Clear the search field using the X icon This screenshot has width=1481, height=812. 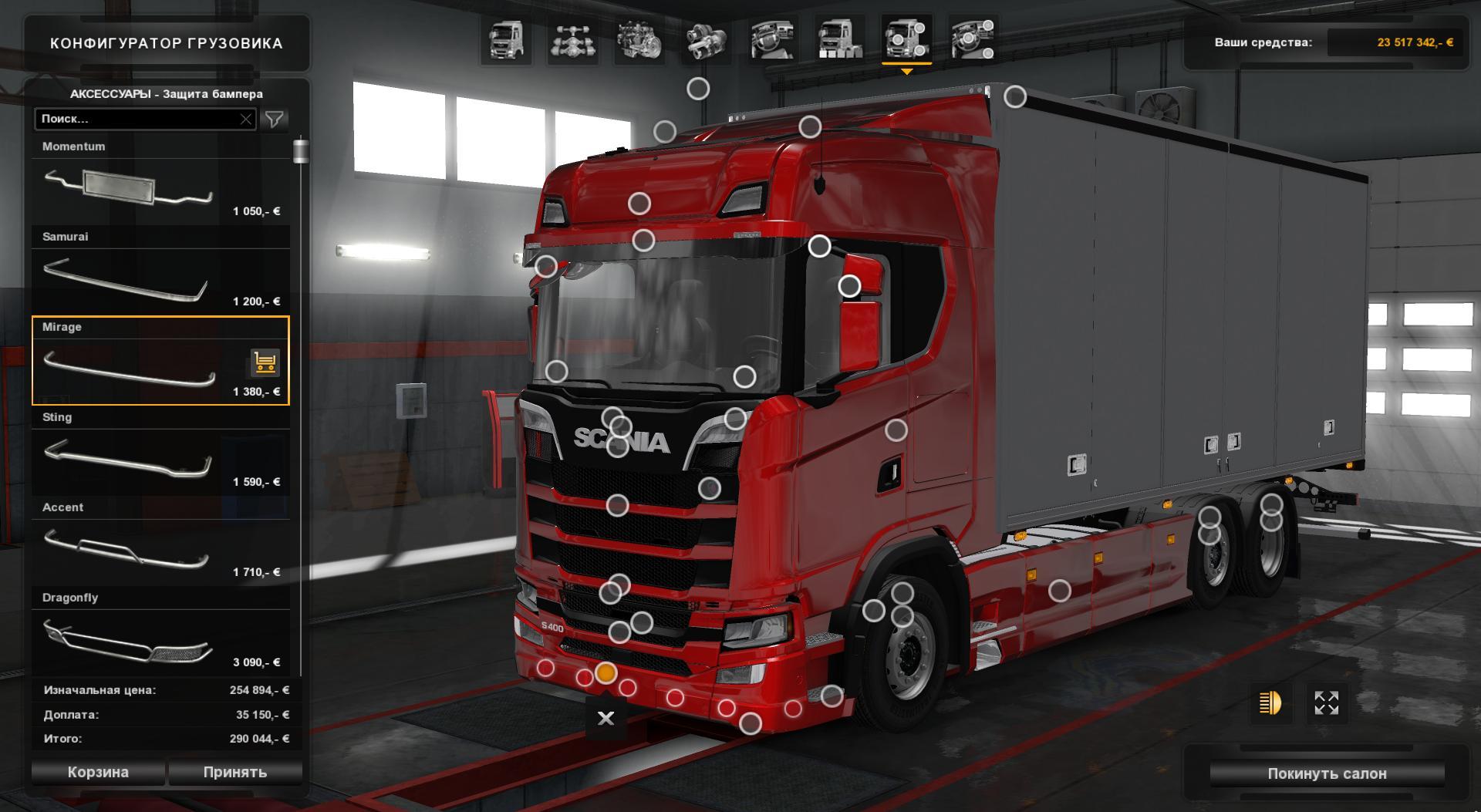point(245,120)
